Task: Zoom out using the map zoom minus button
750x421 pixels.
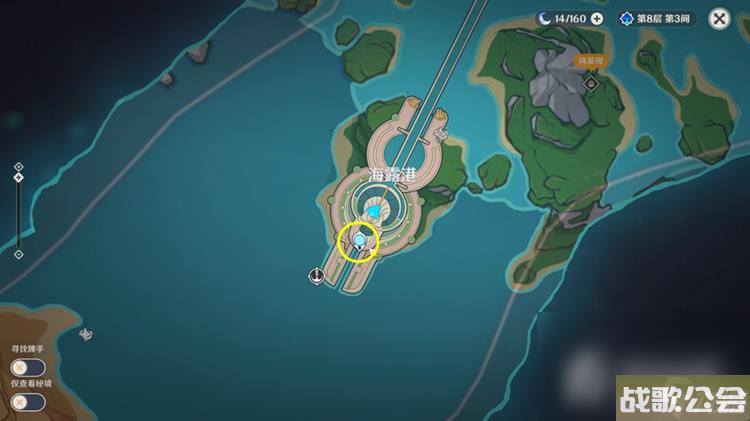Action: tap(18, 254)
